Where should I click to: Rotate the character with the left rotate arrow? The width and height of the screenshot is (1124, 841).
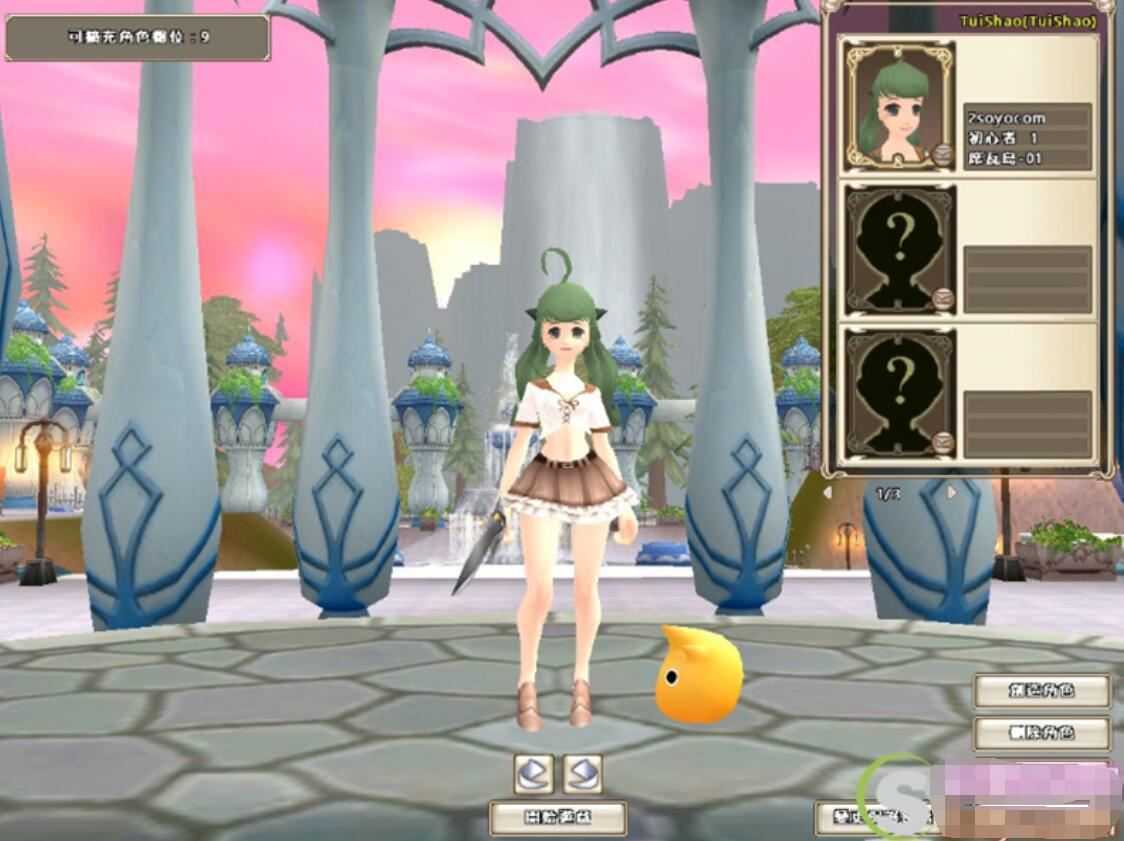534,771
